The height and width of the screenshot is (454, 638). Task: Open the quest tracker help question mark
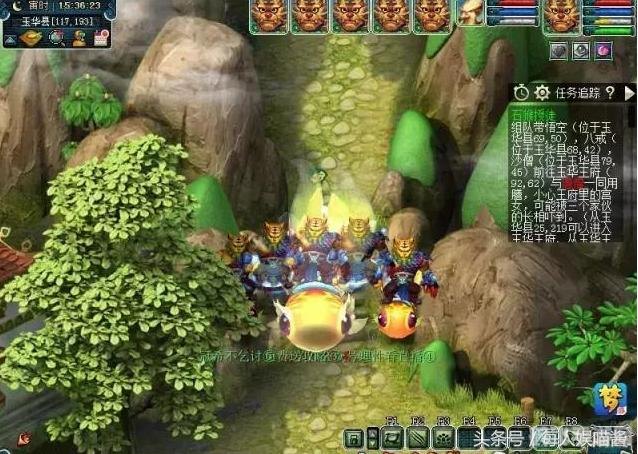pyautogui.click(x=609, y=93)
